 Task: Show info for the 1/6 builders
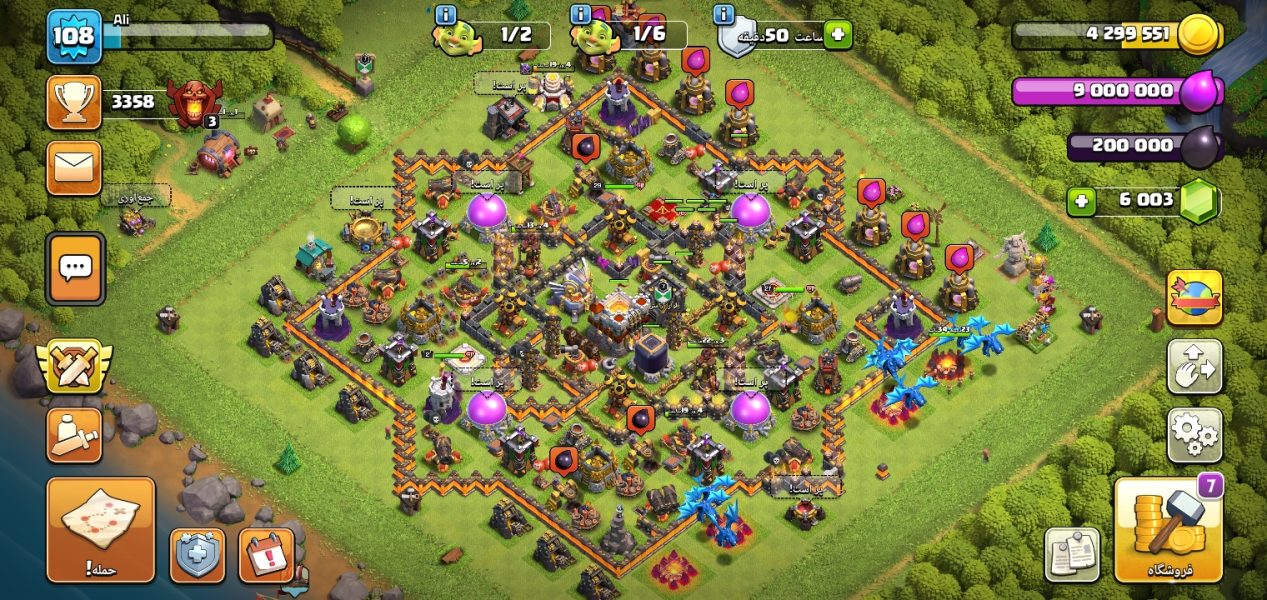pyautogui.click(x=580, y=14)
